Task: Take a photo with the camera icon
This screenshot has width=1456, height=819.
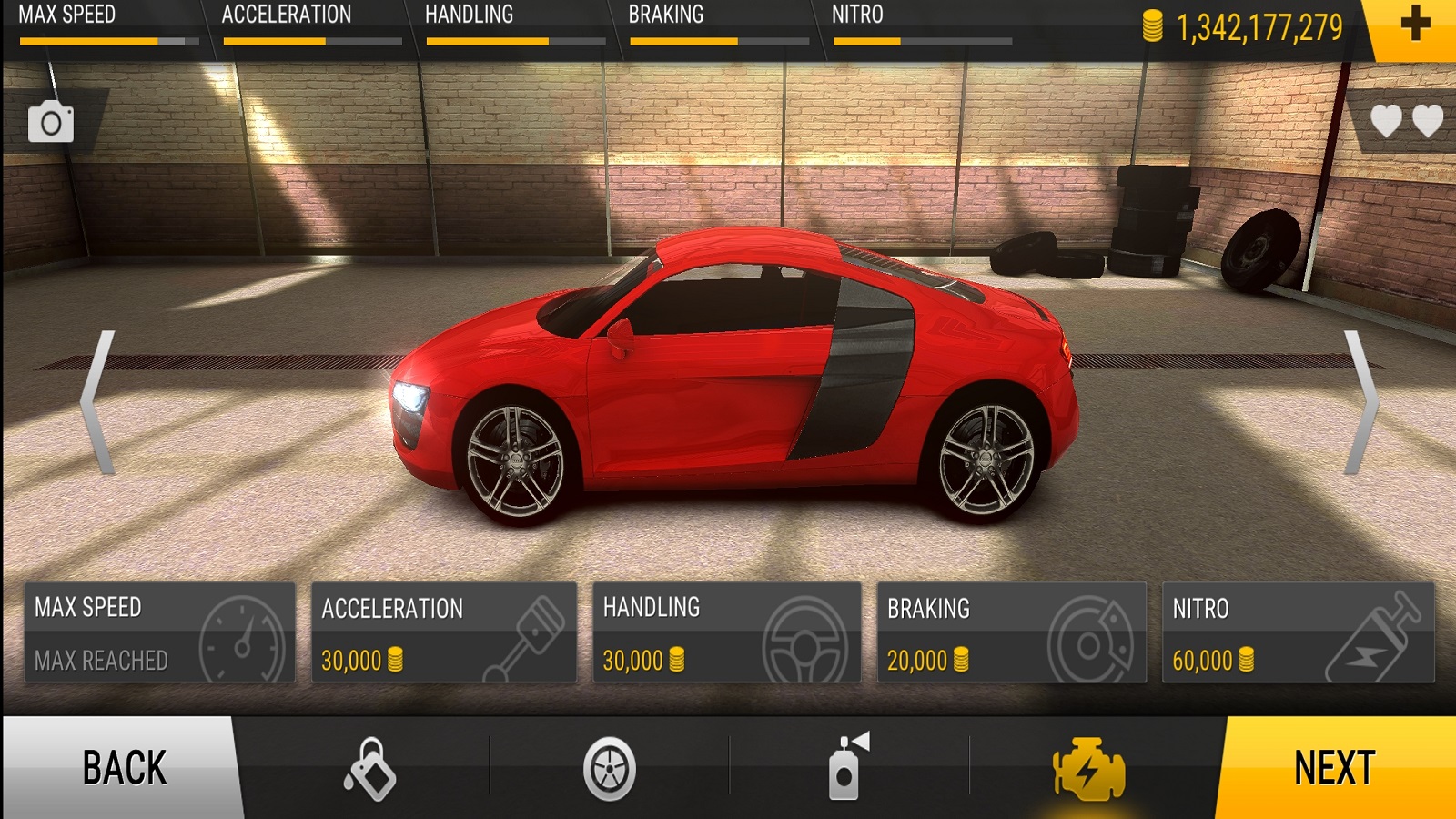Action: coord(51,122)
